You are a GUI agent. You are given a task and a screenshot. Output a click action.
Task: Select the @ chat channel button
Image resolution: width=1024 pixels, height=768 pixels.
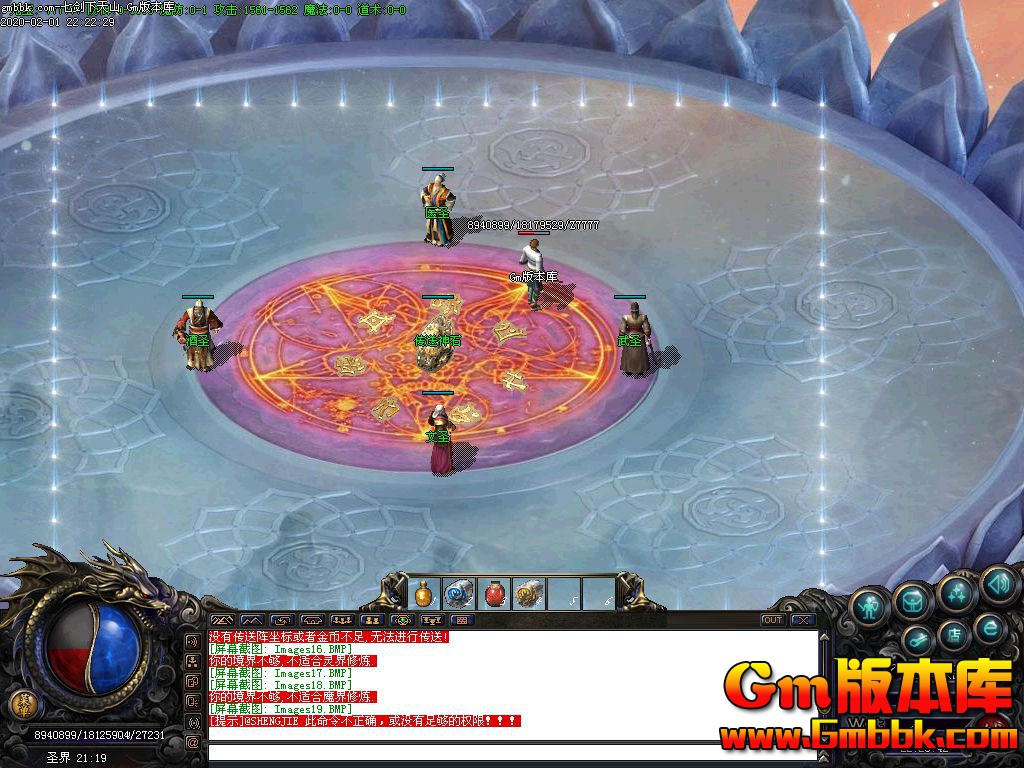click(x=193, y=743)
